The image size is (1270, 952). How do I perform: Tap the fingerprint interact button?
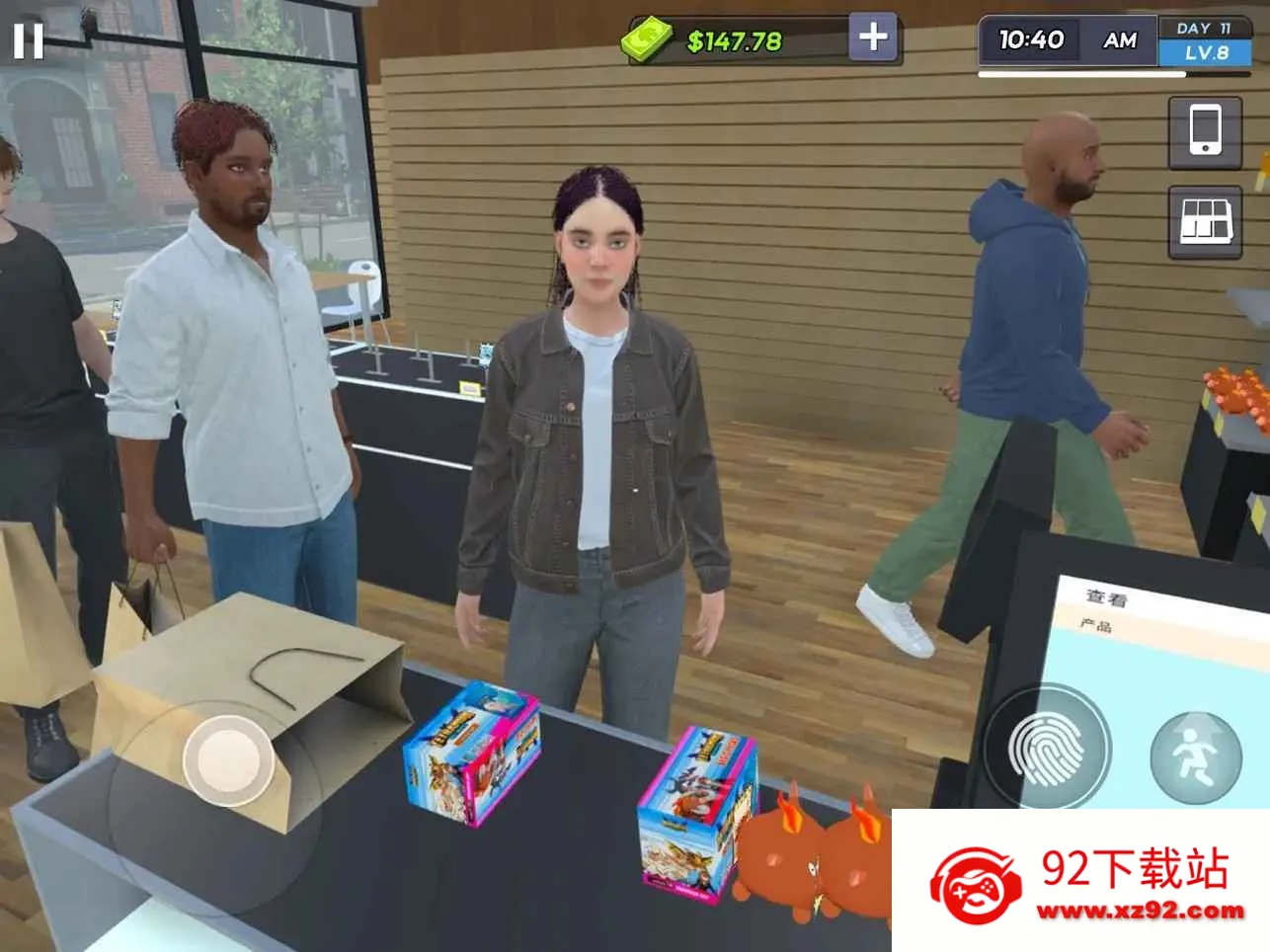1046,749
